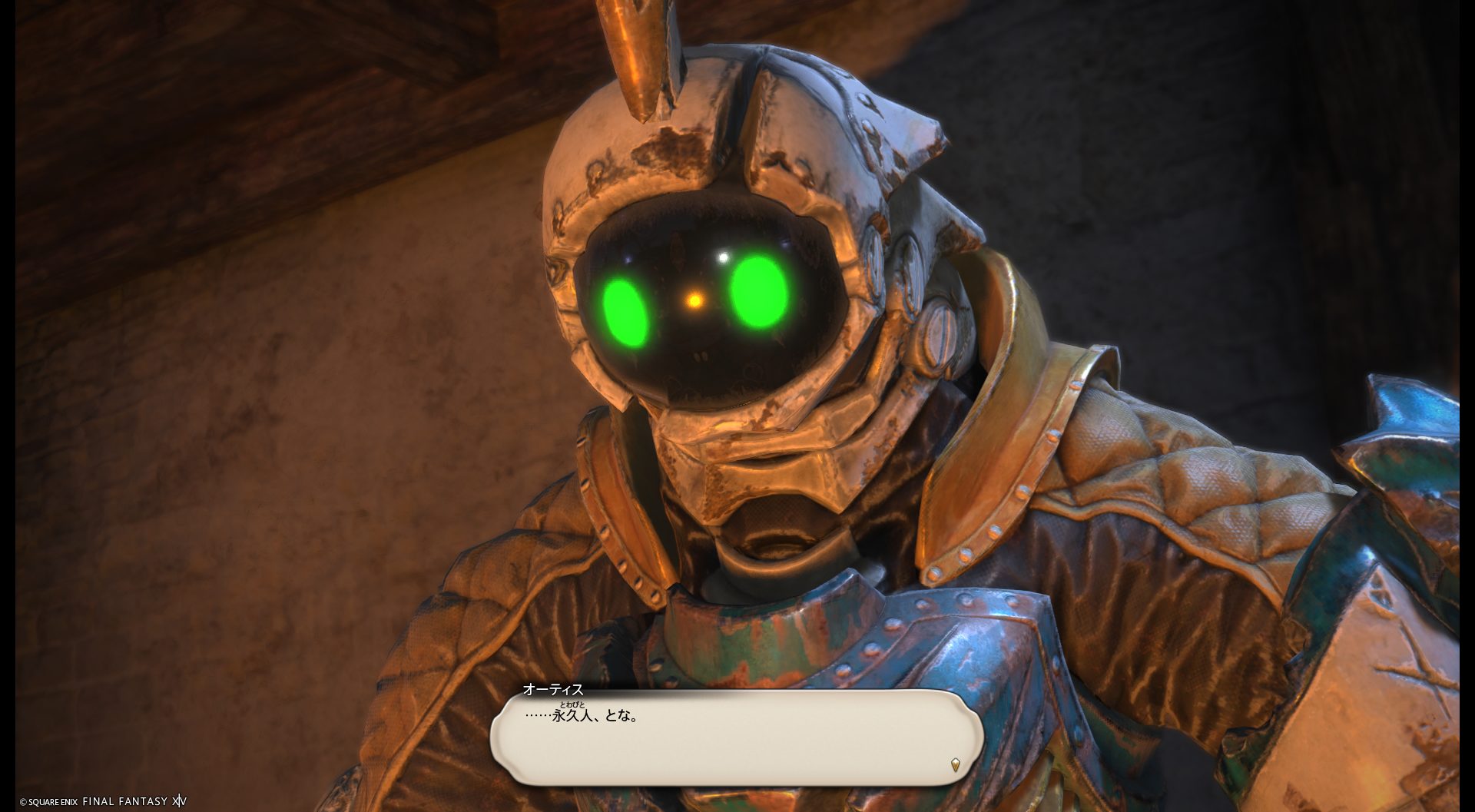Click the dialogue continue arrow indicator
The height and width of the screenshot is (812, 1475).
coord(955,764)
